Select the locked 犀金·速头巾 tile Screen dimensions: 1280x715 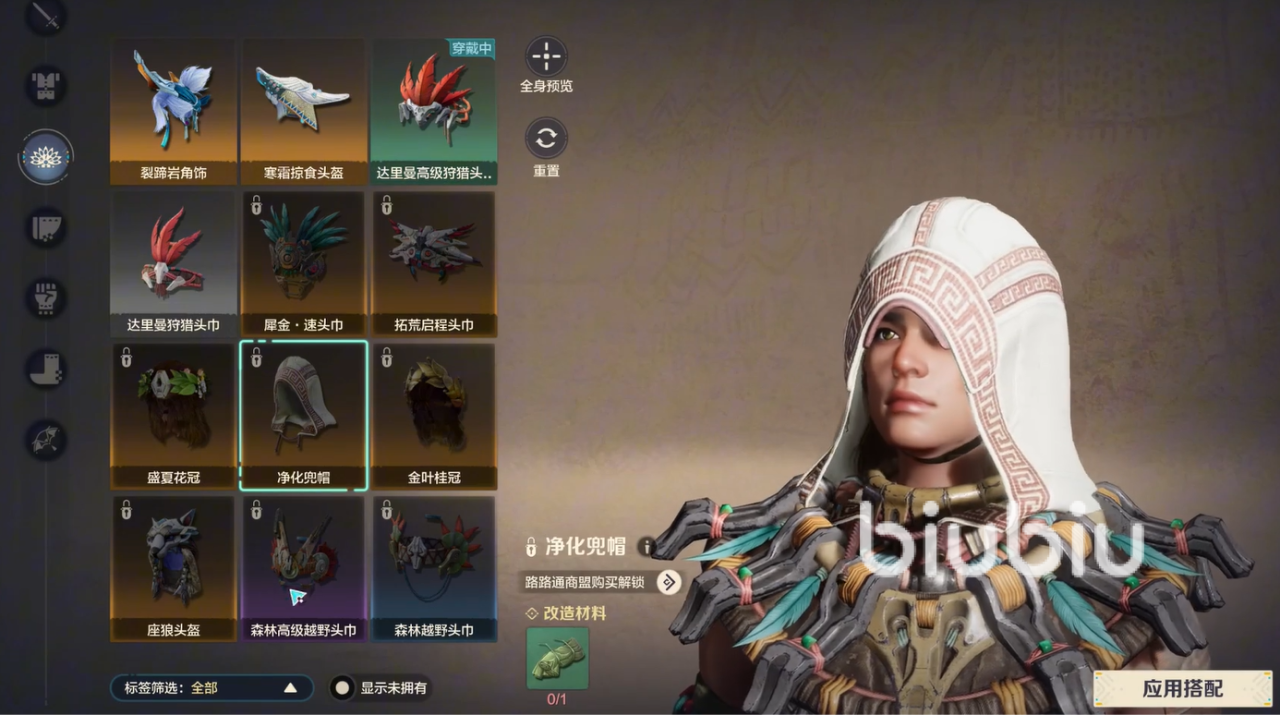tap(303, 263)
